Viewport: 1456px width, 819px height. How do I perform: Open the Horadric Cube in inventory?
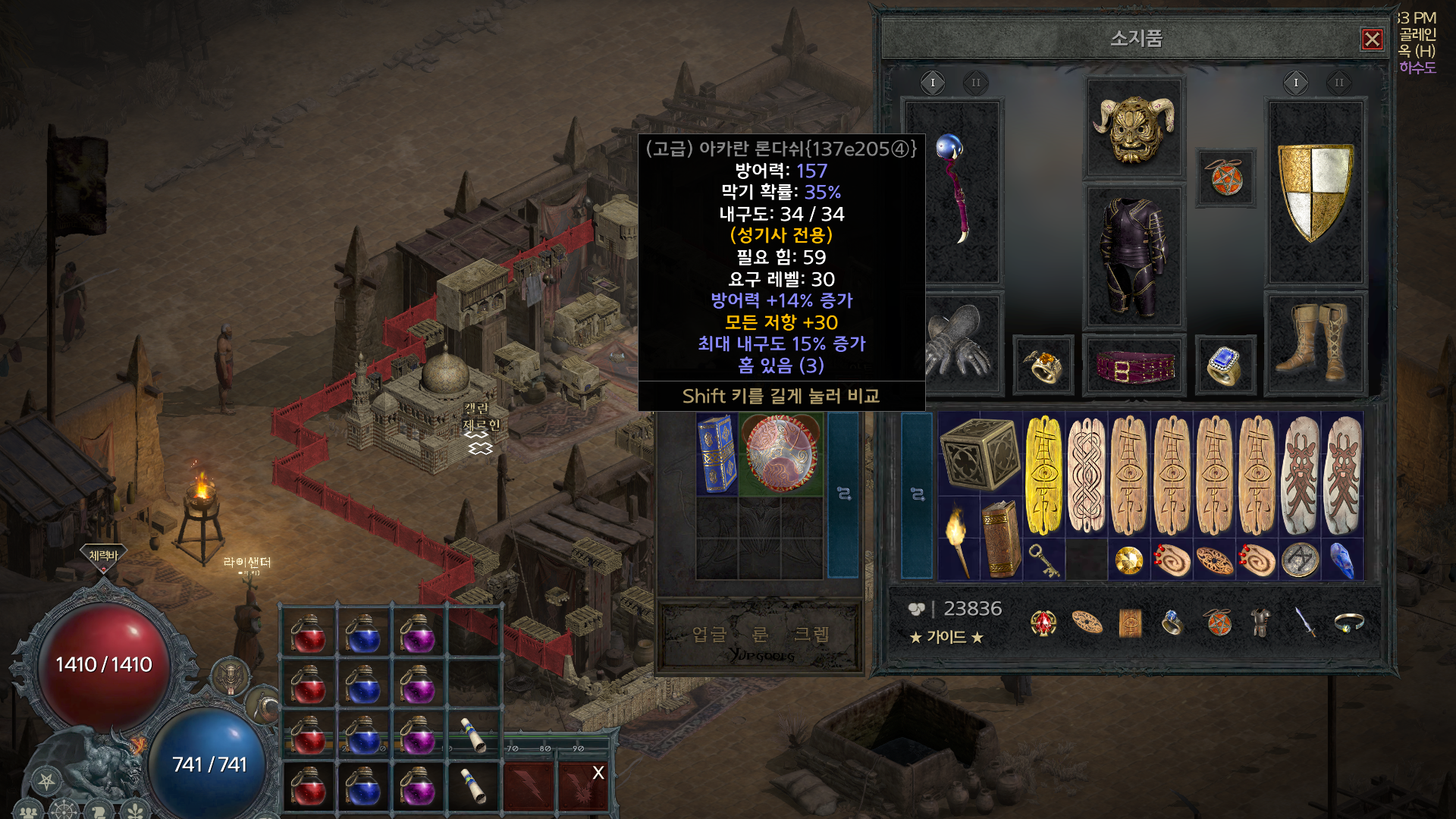980,453
